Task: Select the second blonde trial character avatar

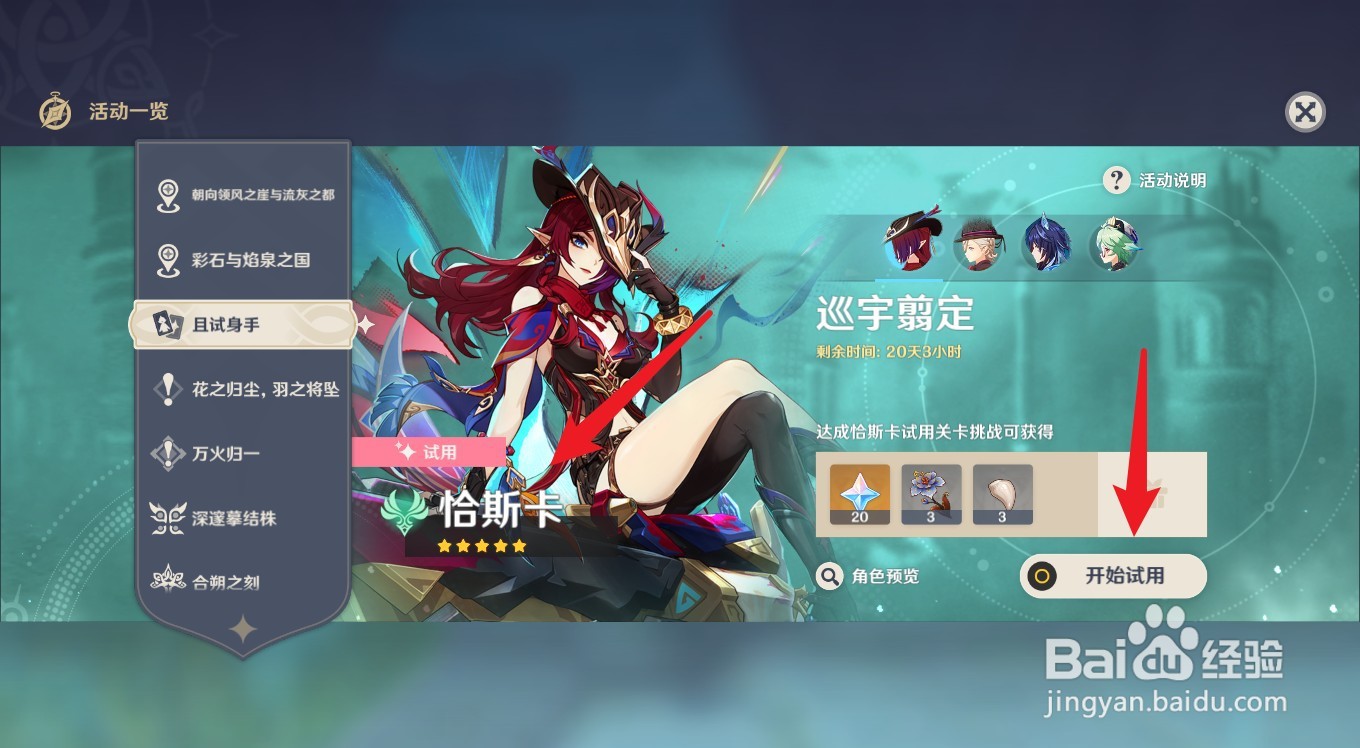Action: pyautogui.click(x=980, y=243)
